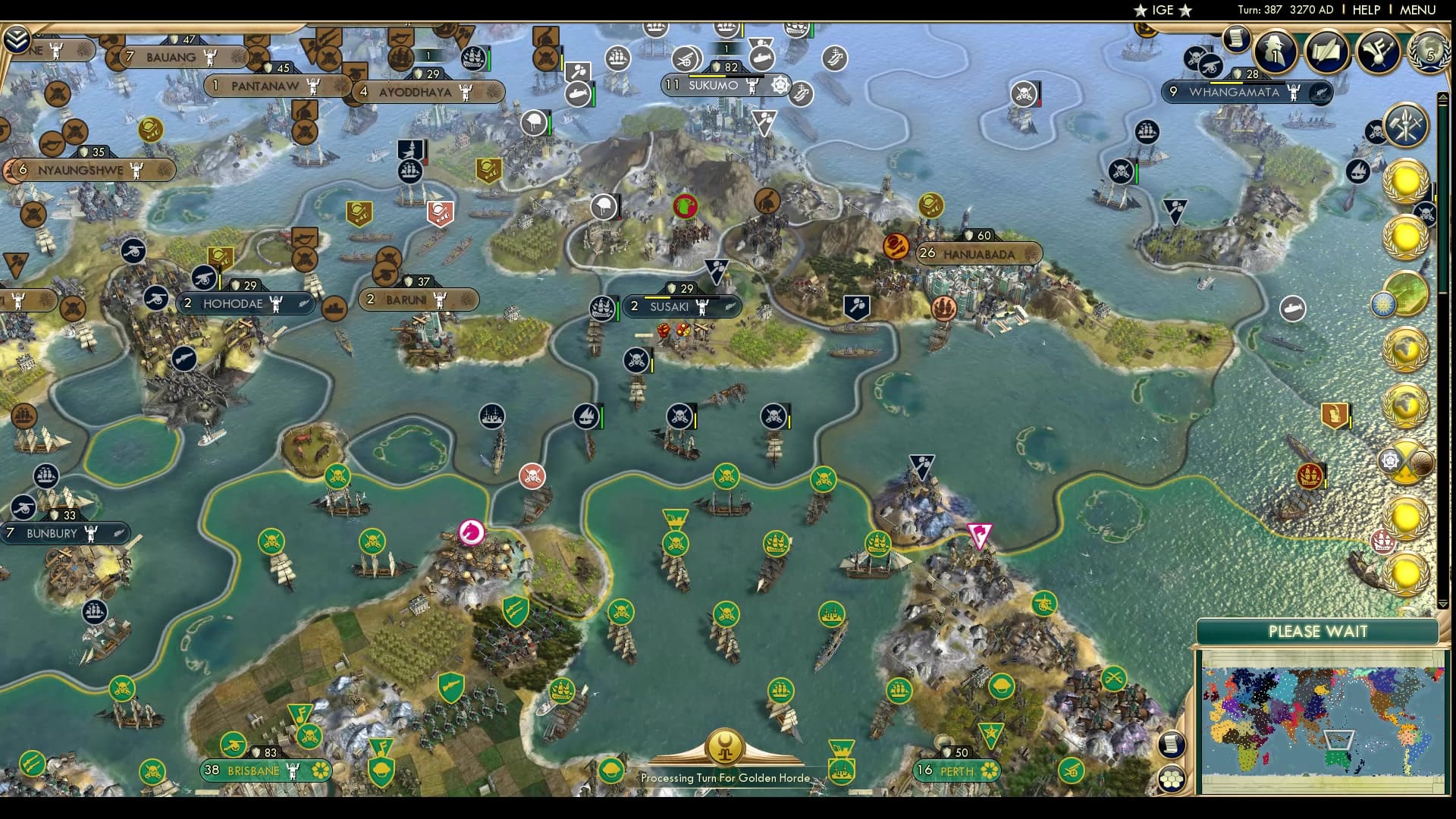Select the pink unicorn unit flag

point(470,531)
